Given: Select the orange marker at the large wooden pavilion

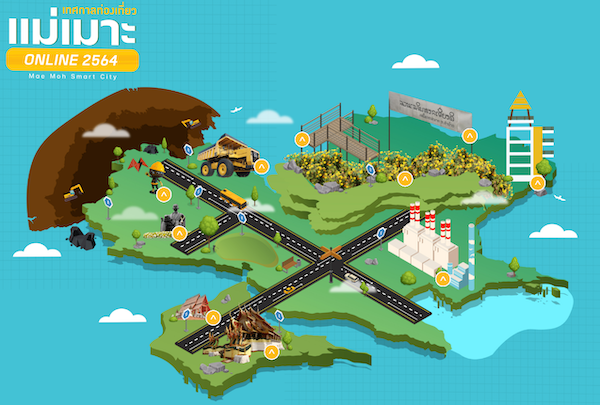Looking at the screenshot, I should pyautogui.click(x=272, y=351).
